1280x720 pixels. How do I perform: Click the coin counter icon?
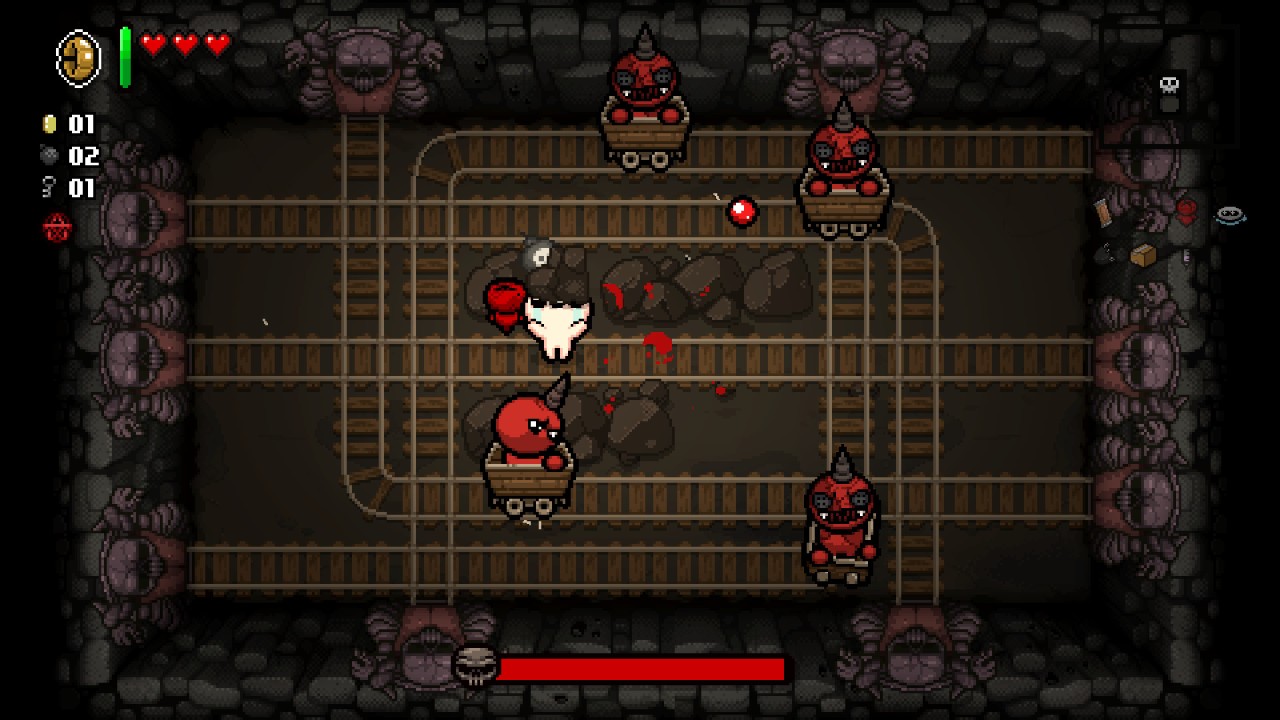click(48, 123)
